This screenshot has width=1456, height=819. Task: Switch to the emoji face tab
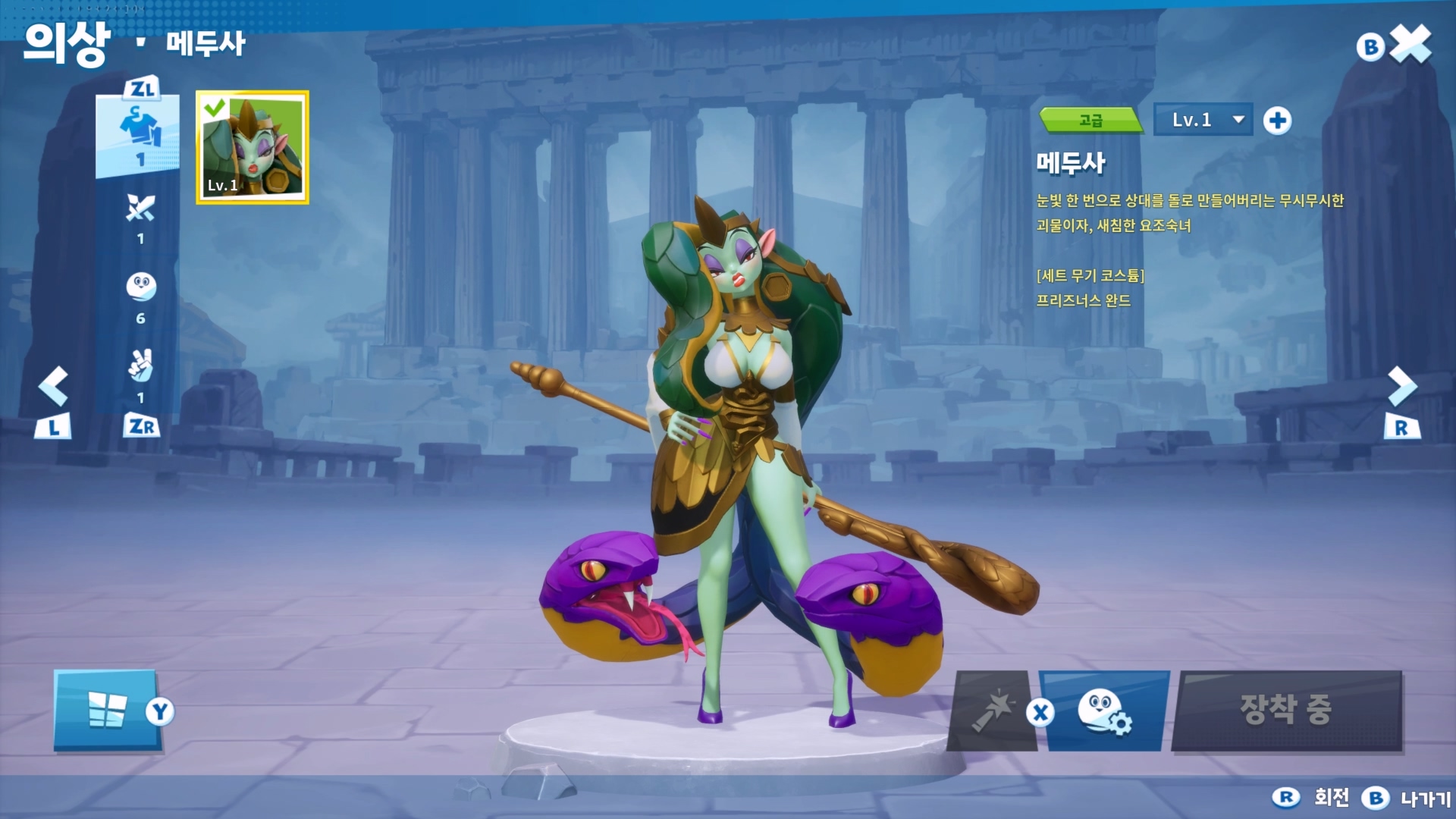click(x=140, y=287)
